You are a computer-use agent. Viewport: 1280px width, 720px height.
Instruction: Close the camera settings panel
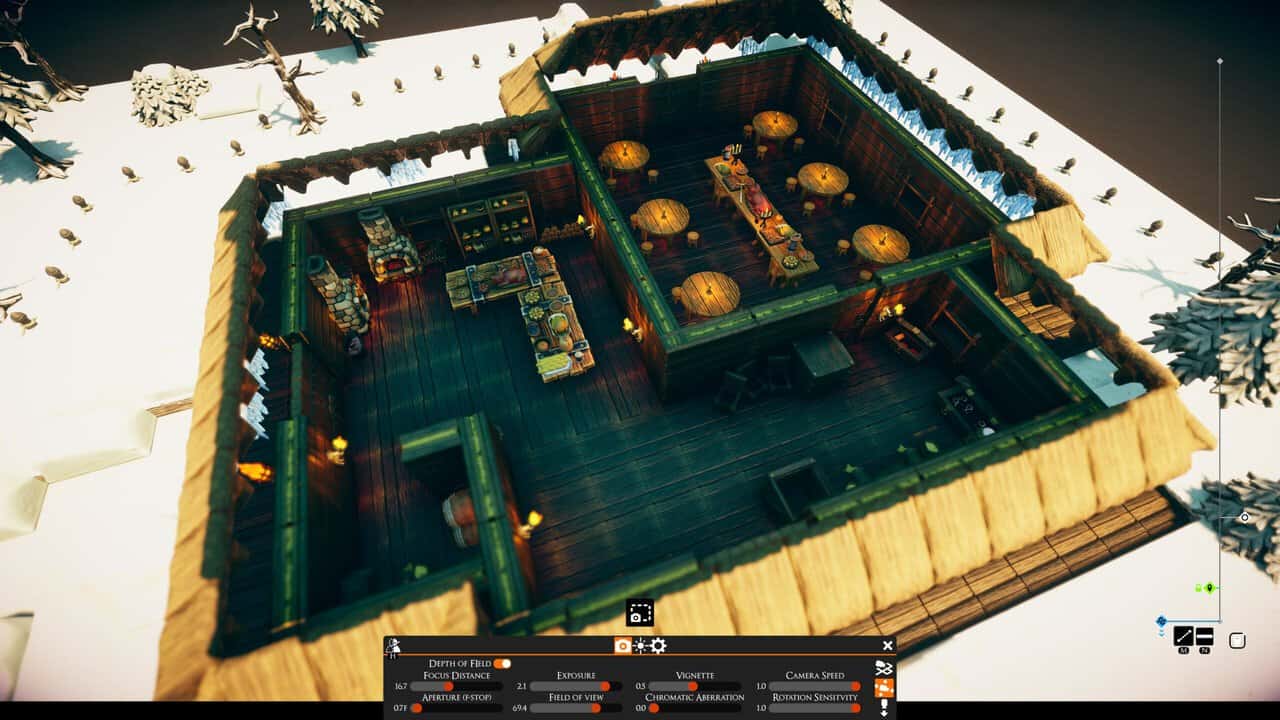click(x=887, y=644)
